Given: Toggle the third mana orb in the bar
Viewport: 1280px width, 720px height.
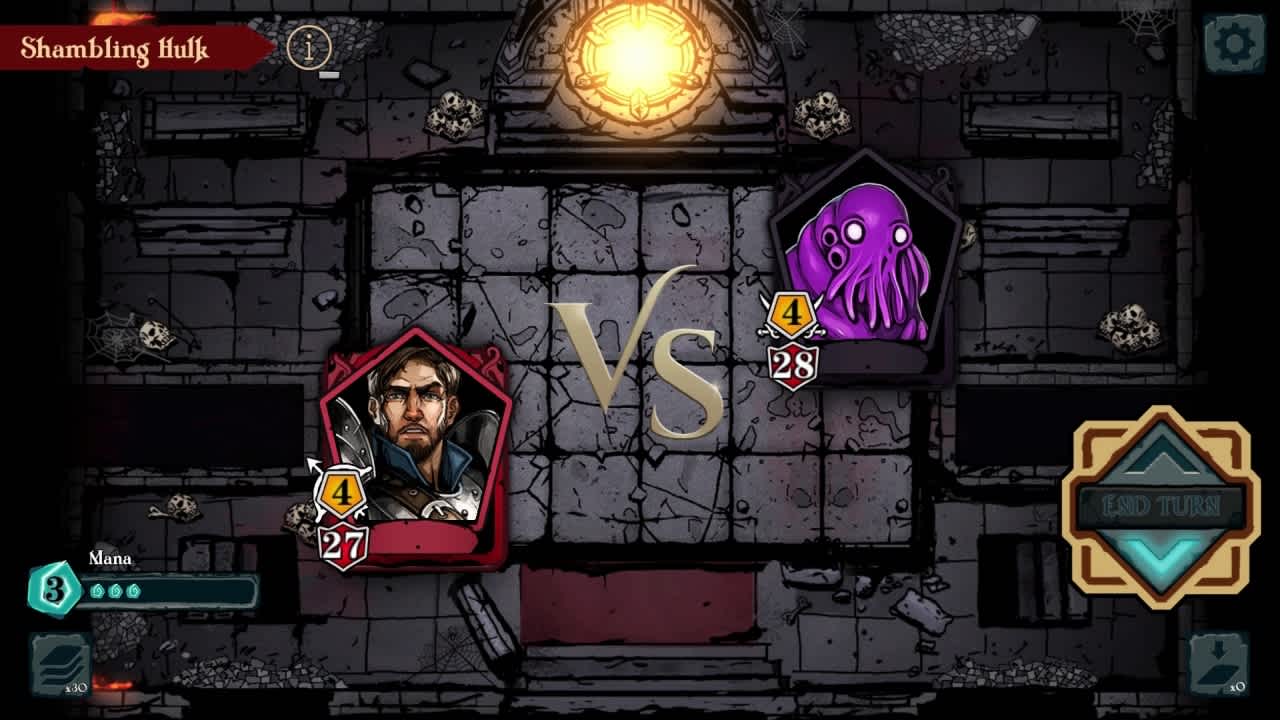Looking at the screenshot, I should coord(133,590).
